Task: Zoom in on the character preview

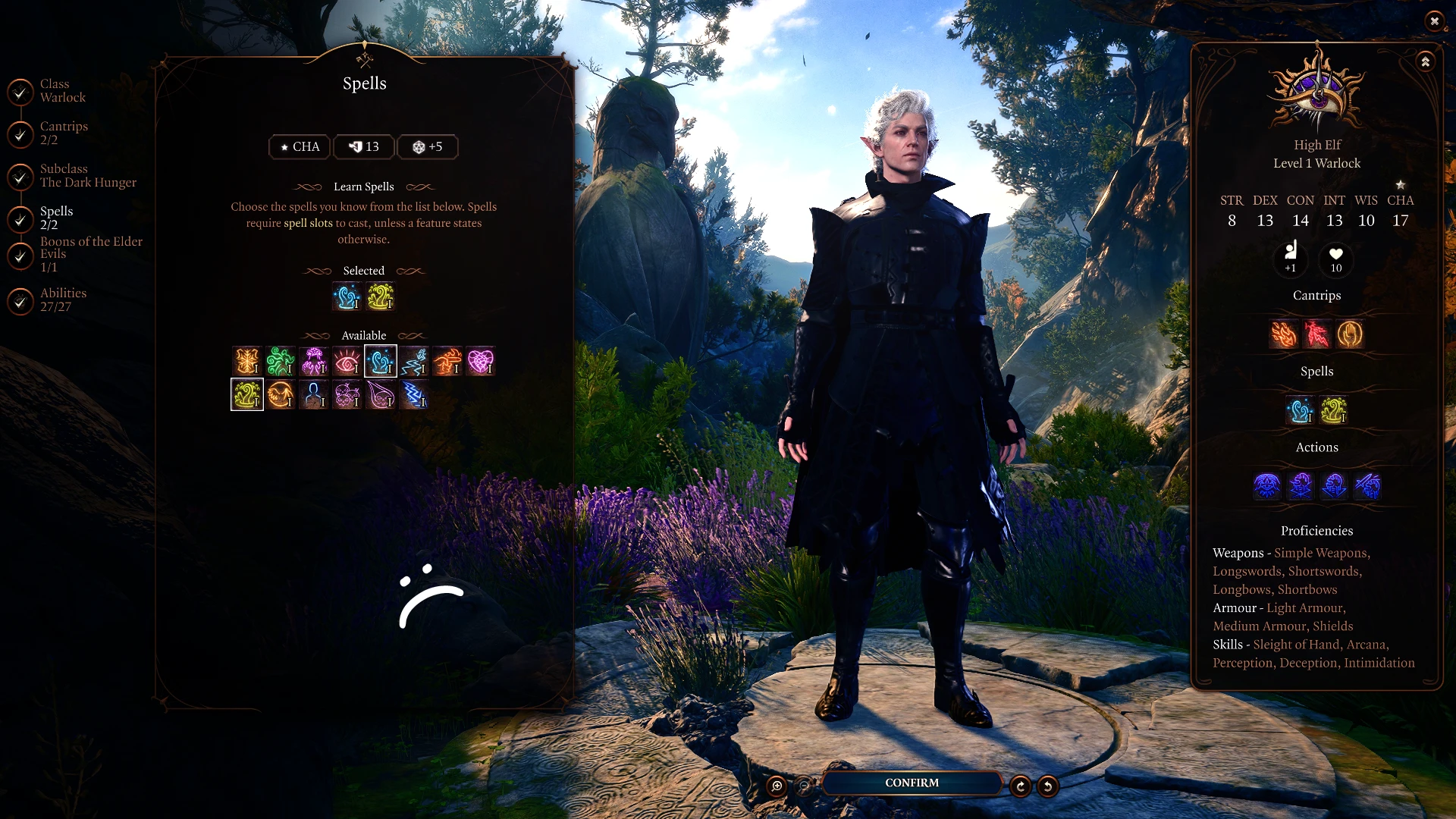Action: pyautogui.click(x=777, y=786)
